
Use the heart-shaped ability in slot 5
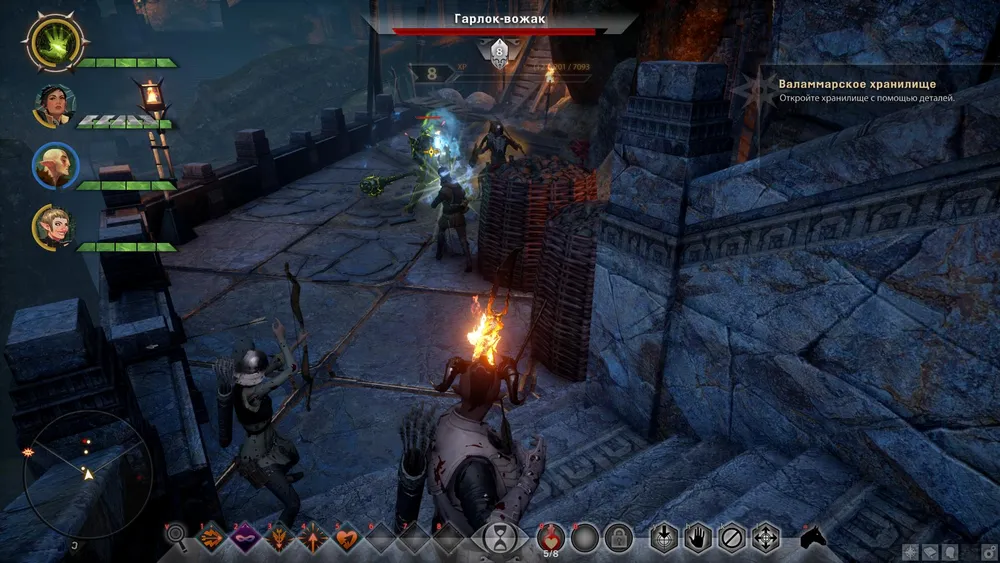347,538
